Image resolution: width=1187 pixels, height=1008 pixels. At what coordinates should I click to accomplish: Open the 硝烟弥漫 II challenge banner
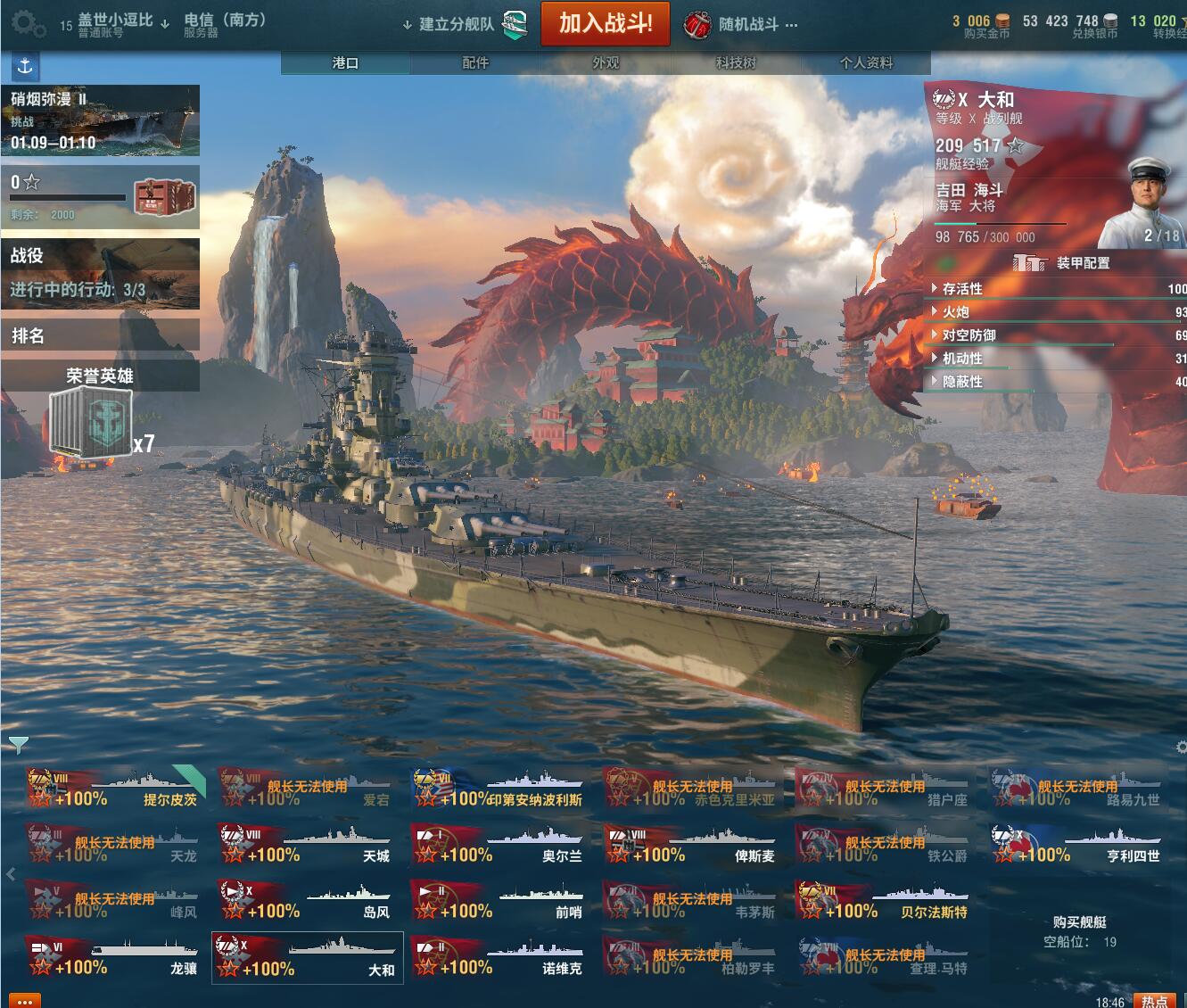[x=100, y=120]
